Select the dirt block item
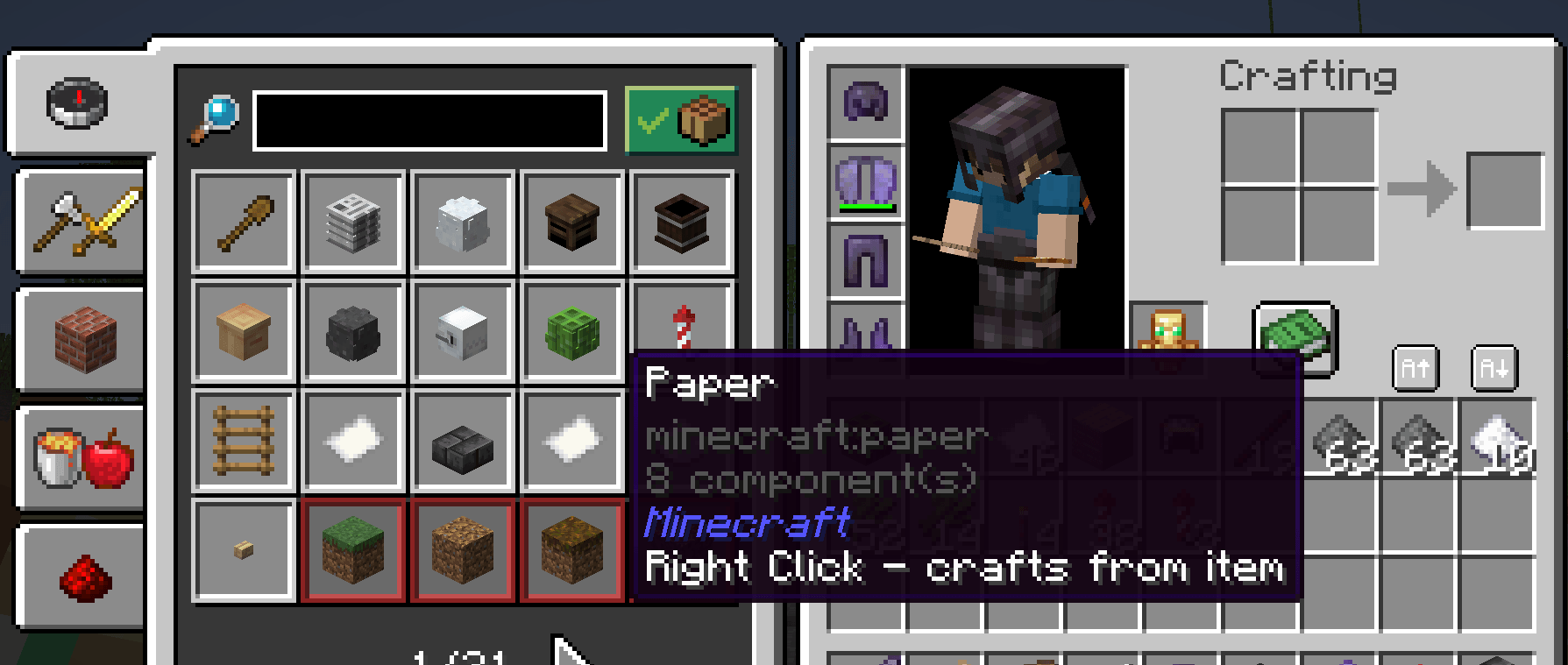Viewport: 1568px width, 665px height. (463, 550)
